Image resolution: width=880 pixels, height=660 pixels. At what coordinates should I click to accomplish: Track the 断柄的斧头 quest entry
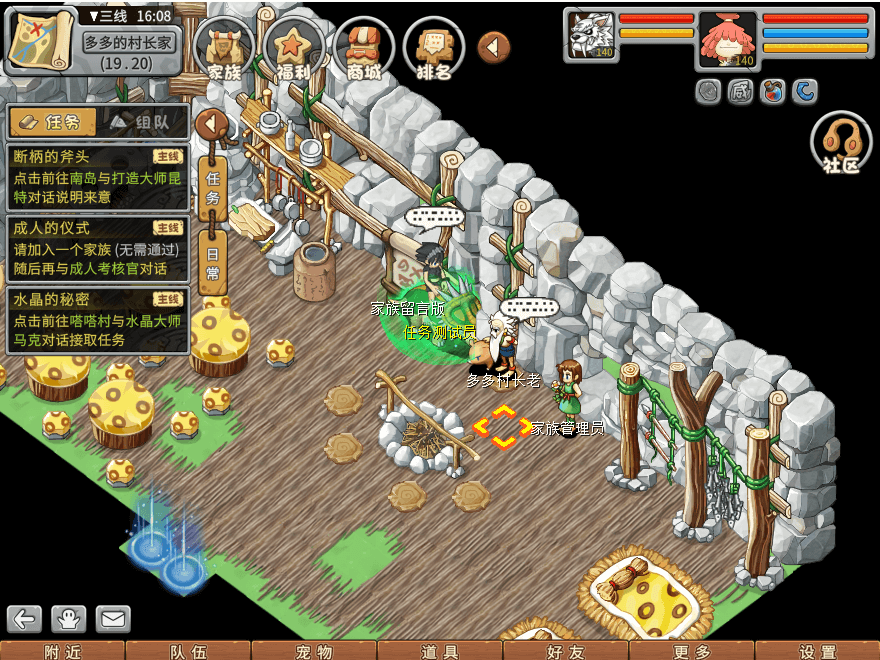[97, 168]
